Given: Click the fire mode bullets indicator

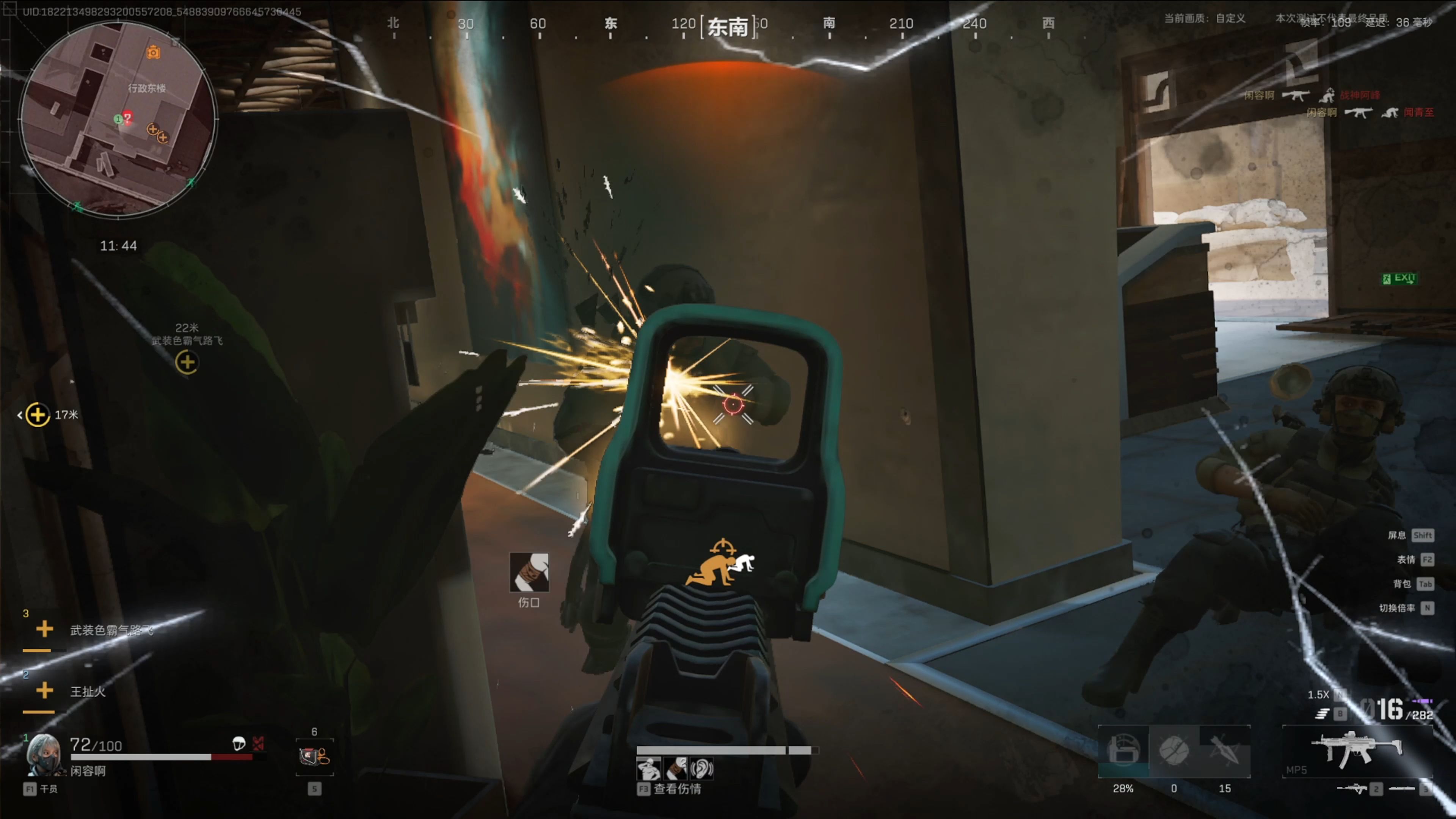Looking at the screenshot, I should click(1321, 714).
